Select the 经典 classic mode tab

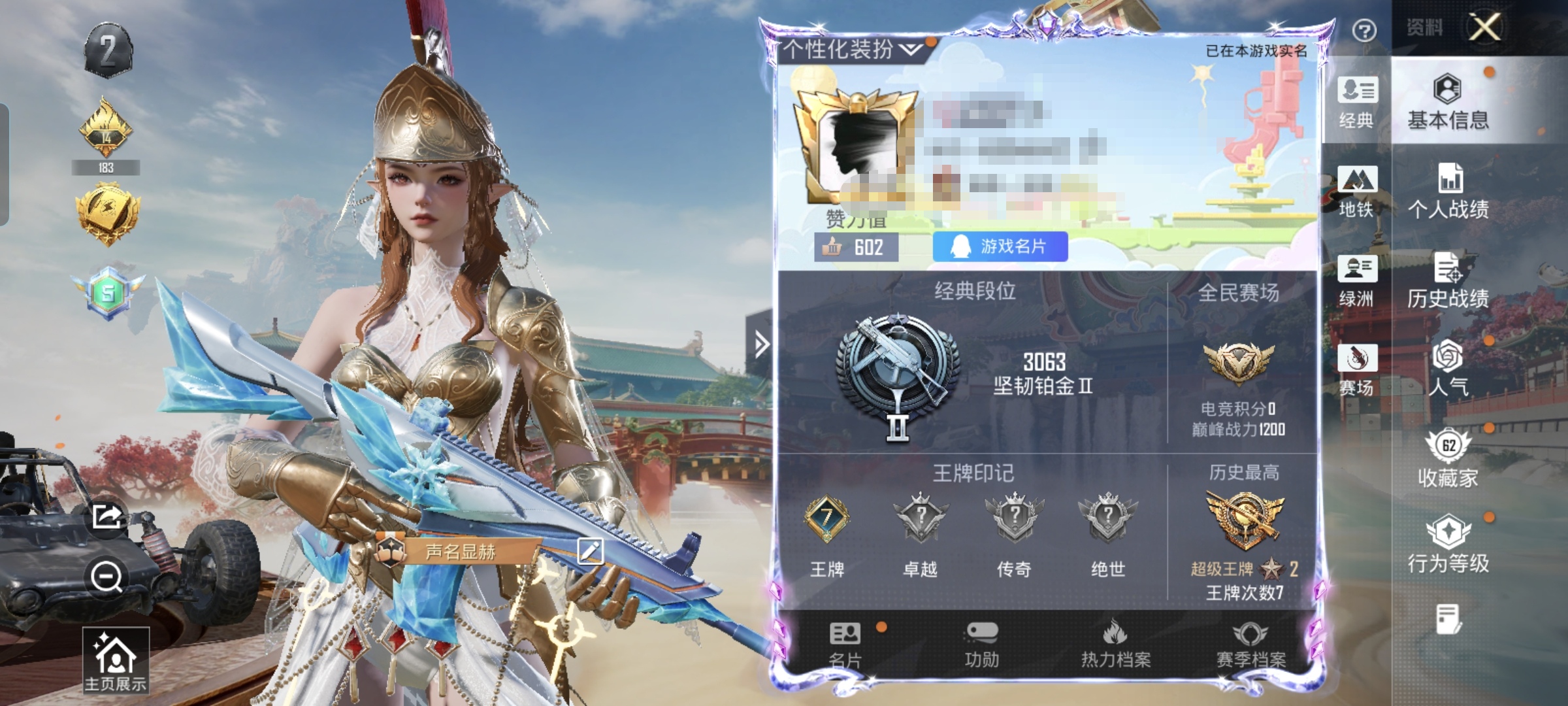coord(1357,102)
